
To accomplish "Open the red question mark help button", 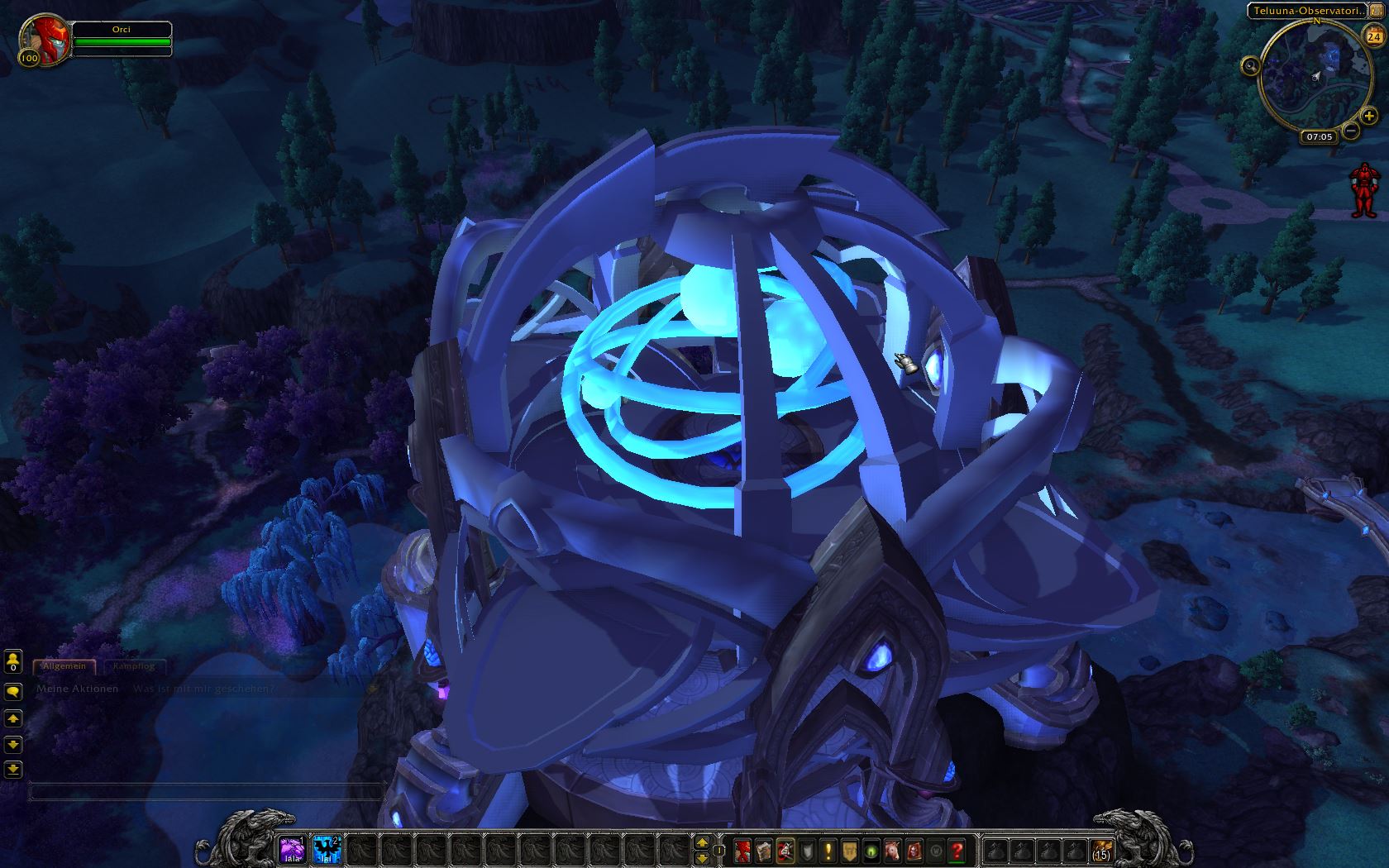I will pyautogui.click(x=957, y=850).
